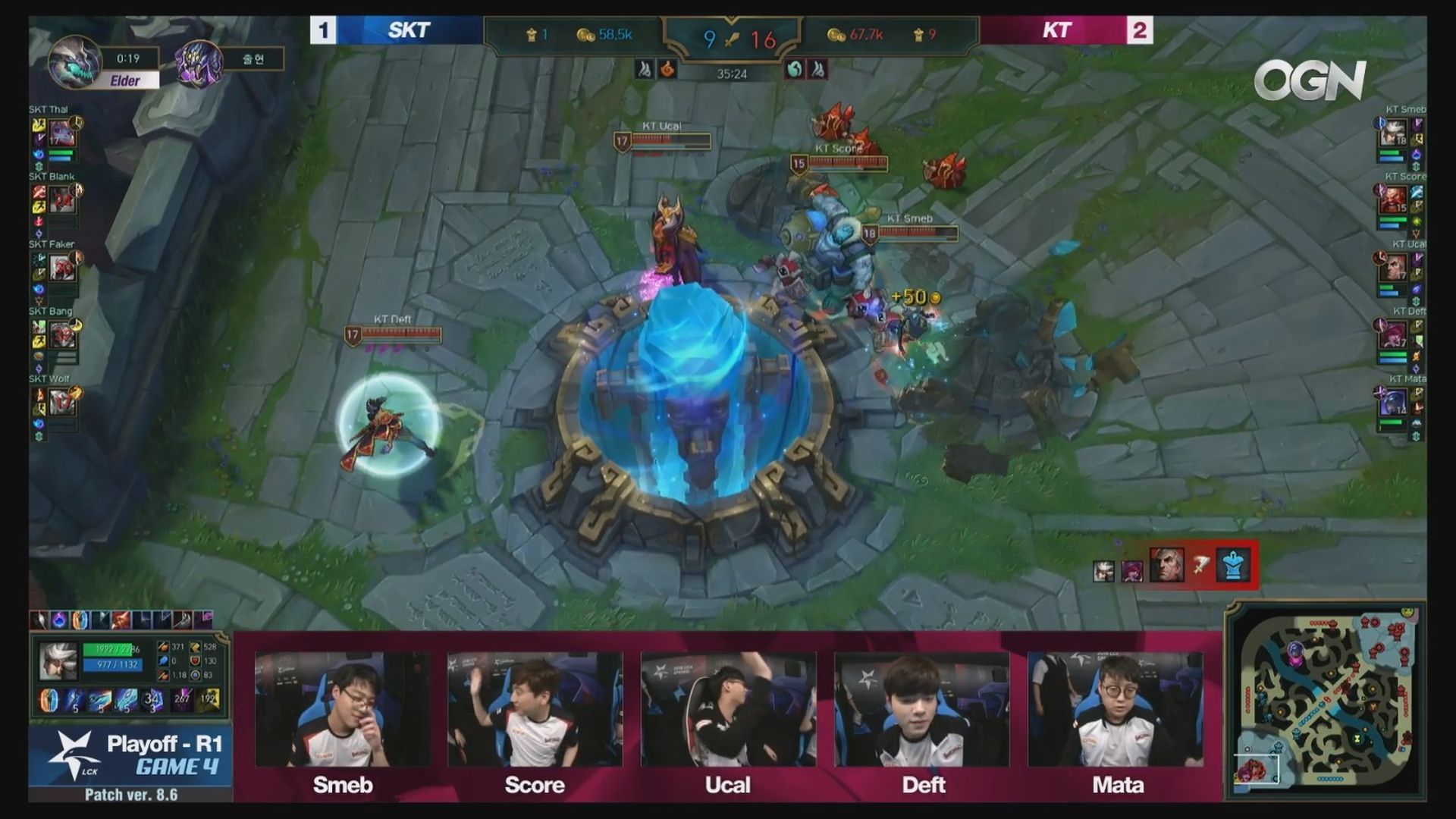
Task: Click the minimap in the corner
Action: tap(1326, 701)
